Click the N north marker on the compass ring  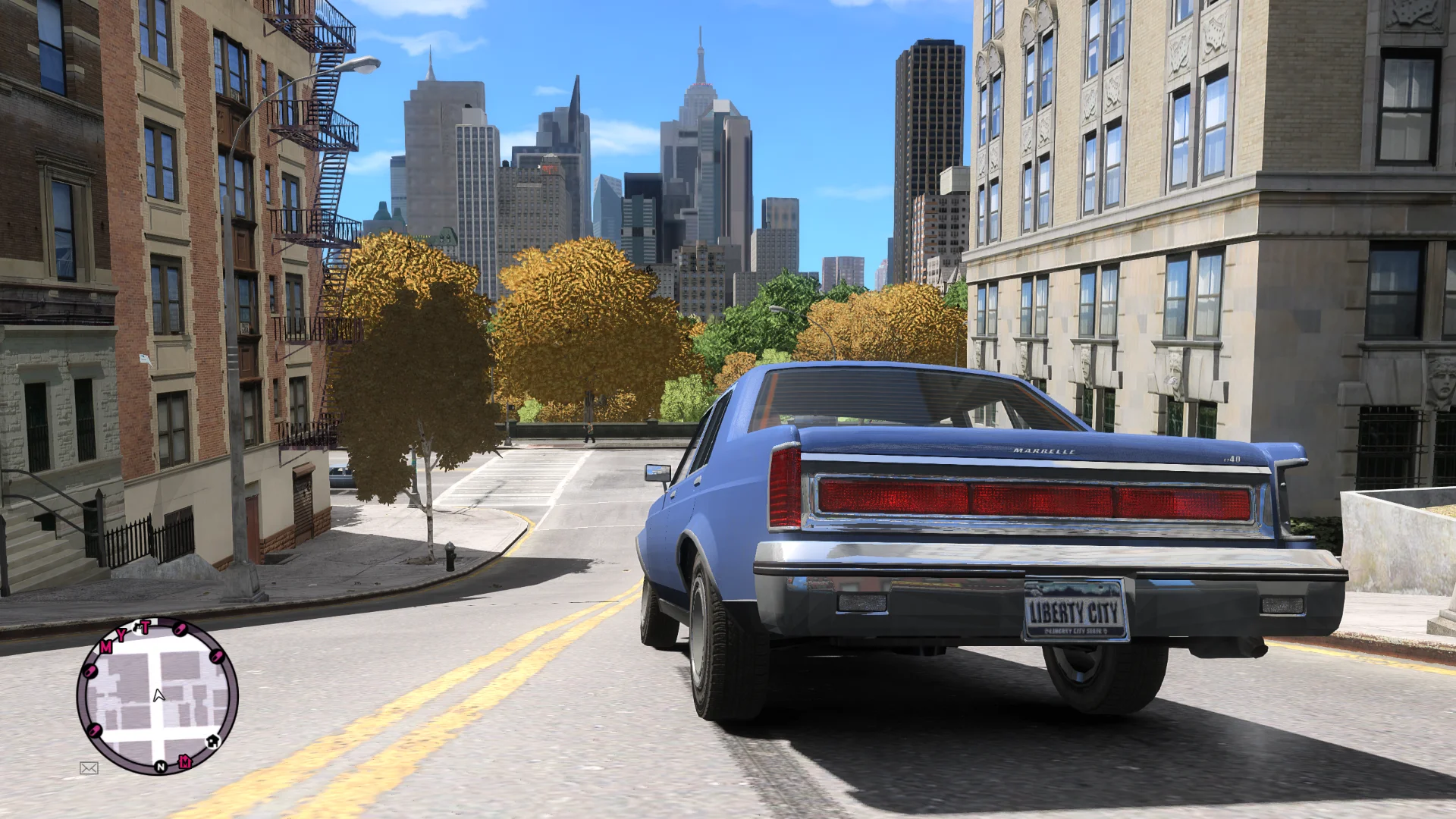161,767
